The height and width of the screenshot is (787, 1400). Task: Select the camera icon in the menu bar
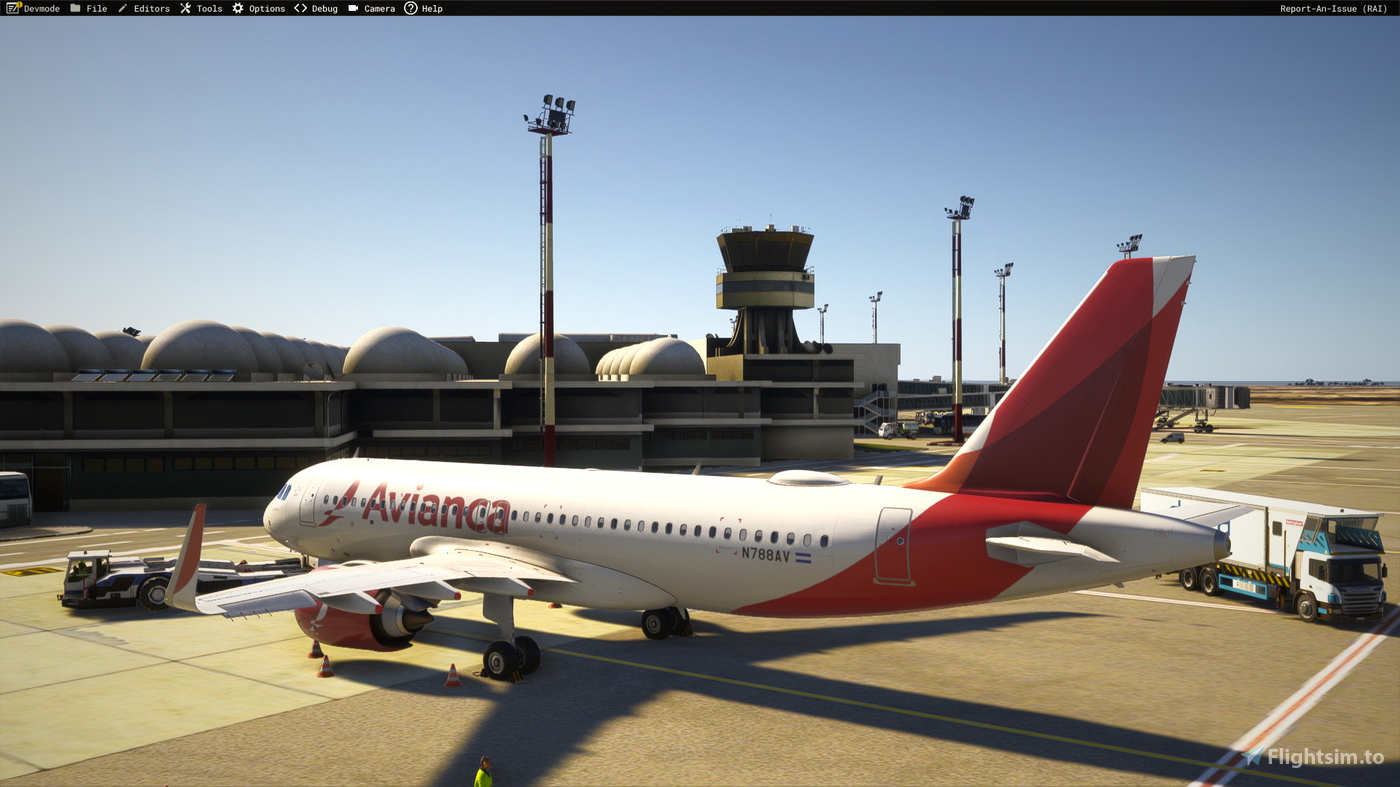pyautogui.click(x=352, y=7)
